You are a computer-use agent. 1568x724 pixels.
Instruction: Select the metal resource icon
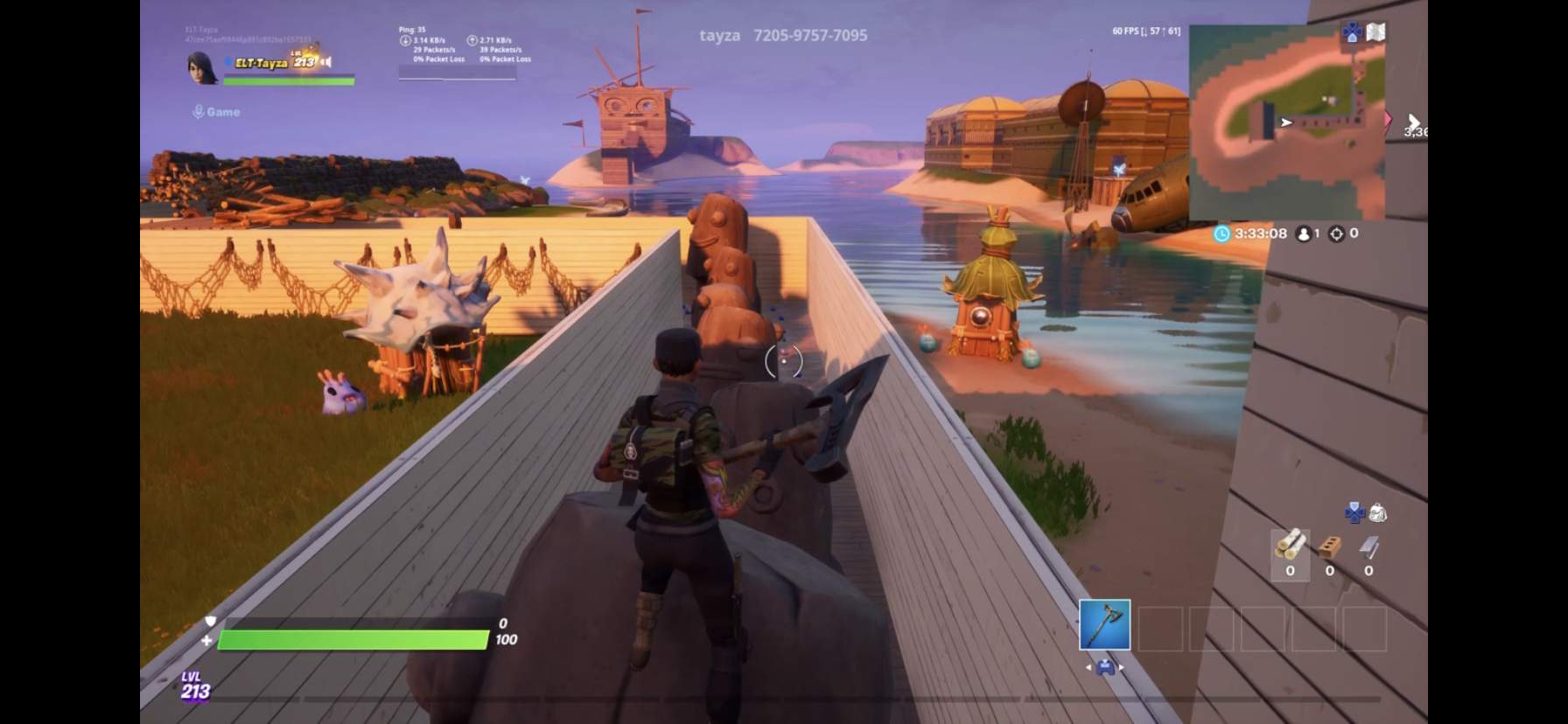pos(1368,548)
